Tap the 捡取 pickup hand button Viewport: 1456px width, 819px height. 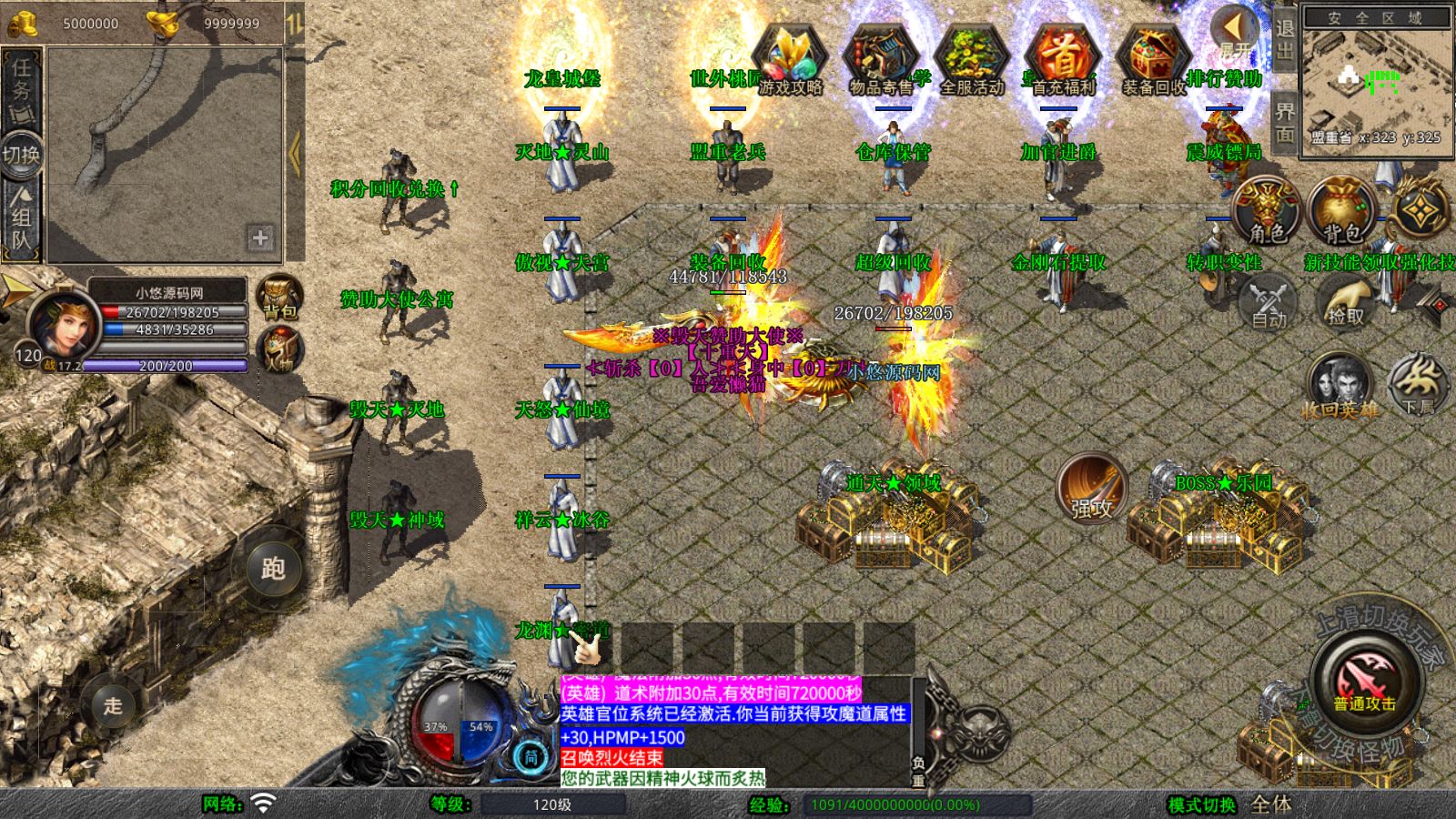coord(1345,302)
